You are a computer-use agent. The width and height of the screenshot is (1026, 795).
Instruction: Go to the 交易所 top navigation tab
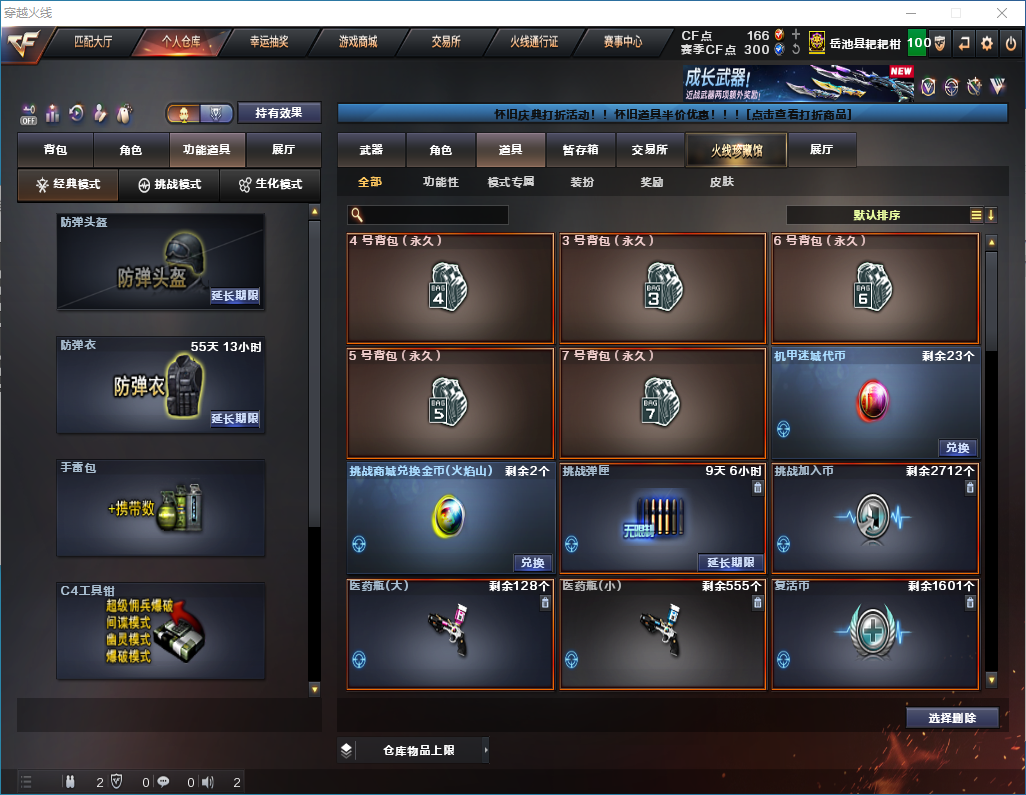[x=446, y=42]
